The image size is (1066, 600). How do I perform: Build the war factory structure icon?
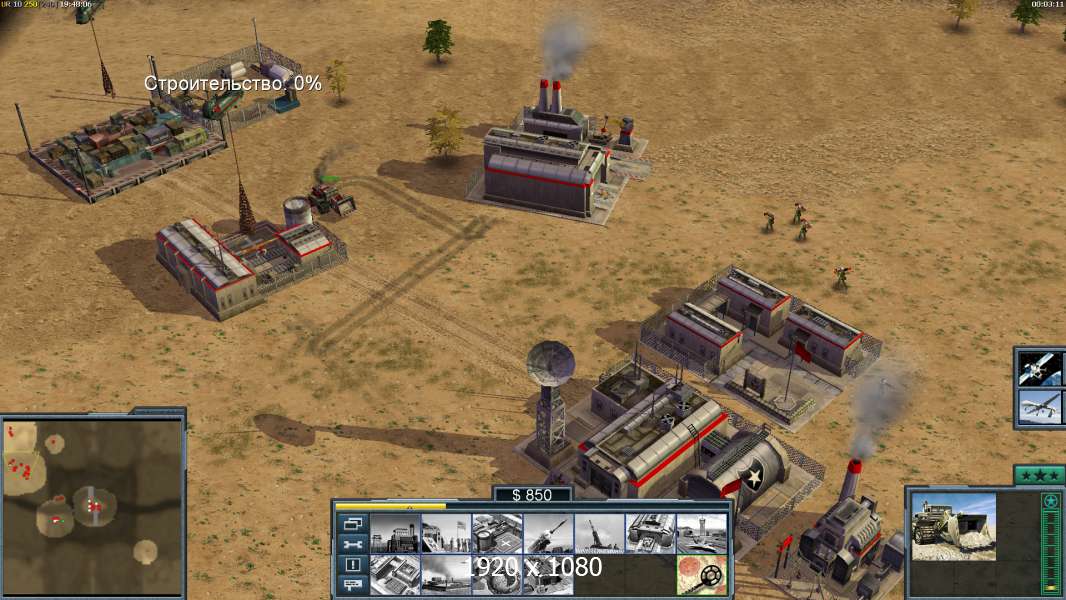[650, 534]
